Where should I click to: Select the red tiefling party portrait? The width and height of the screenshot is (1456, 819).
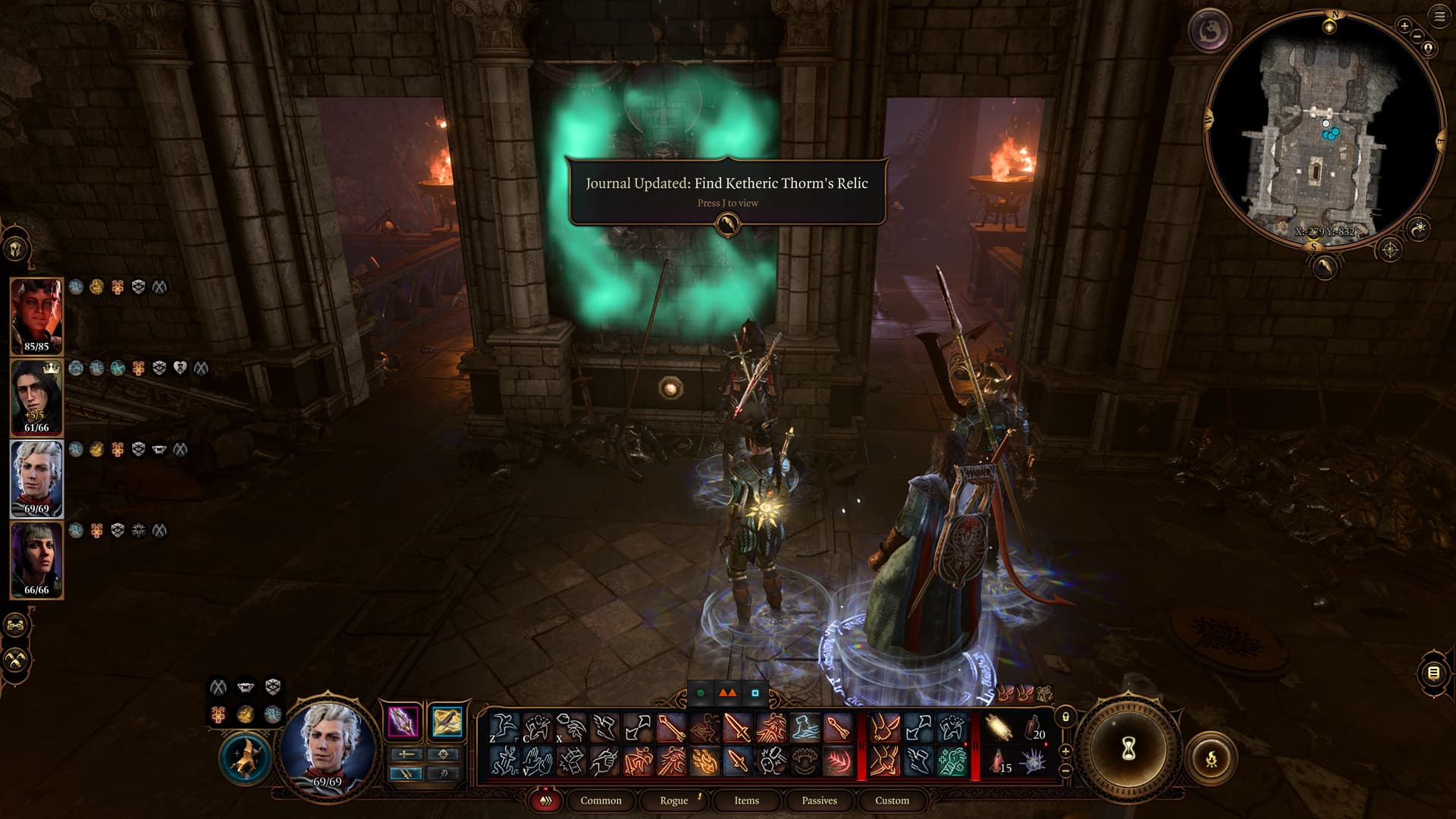coord(36,316)
